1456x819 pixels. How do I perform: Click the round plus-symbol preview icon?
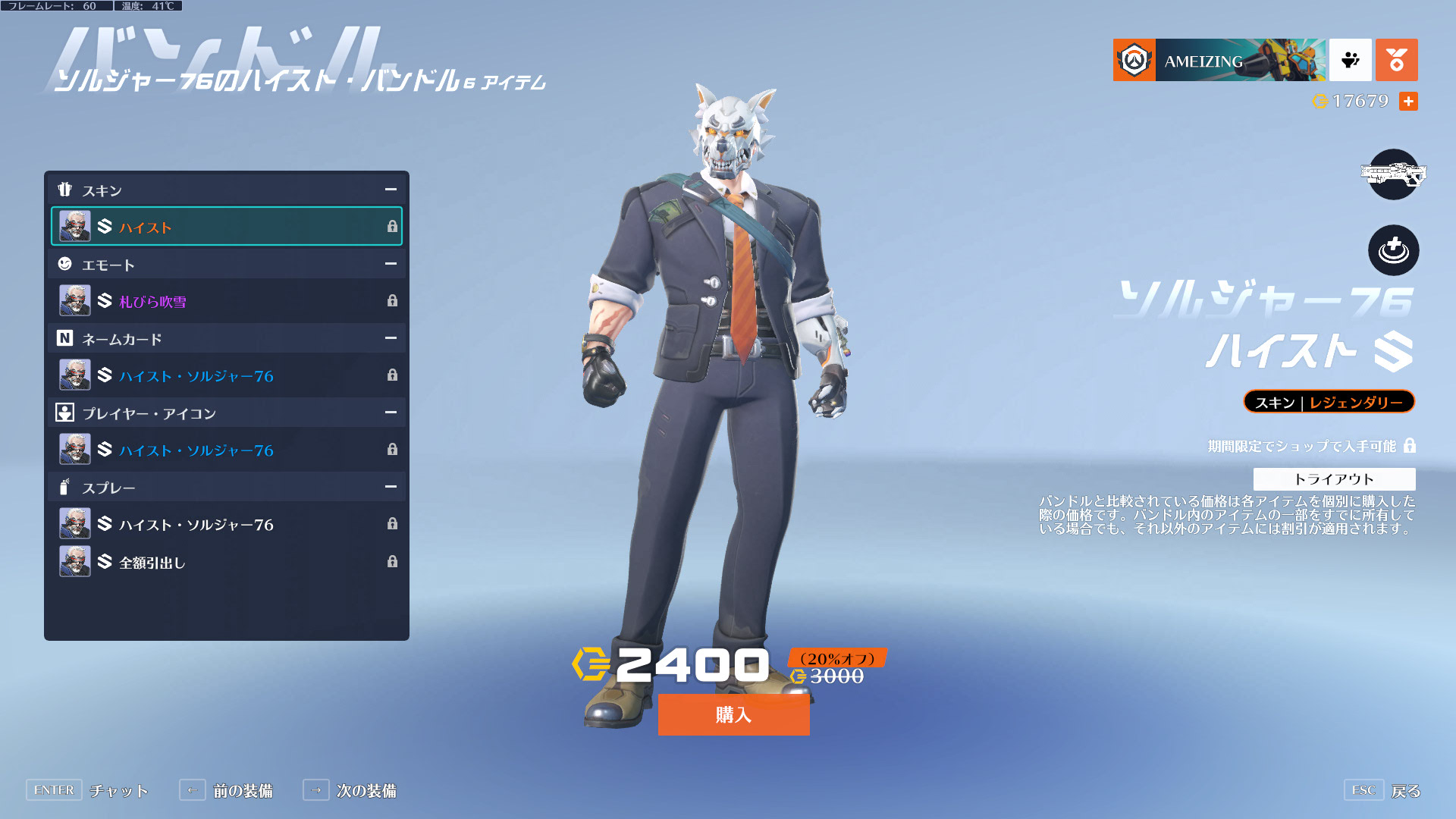coord(1393,250)
